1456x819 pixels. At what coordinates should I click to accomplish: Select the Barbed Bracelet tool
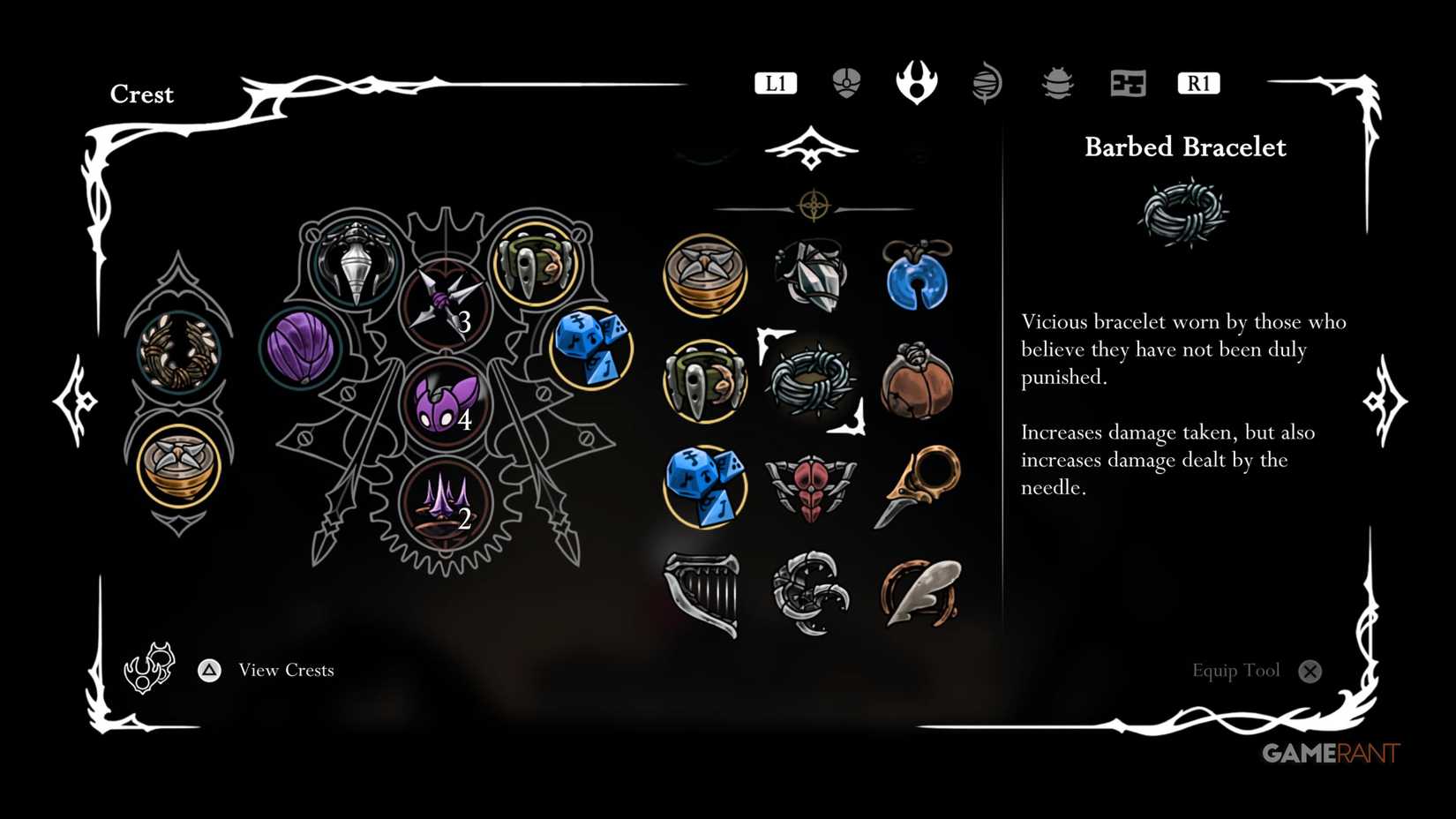[x=812, y=386]
